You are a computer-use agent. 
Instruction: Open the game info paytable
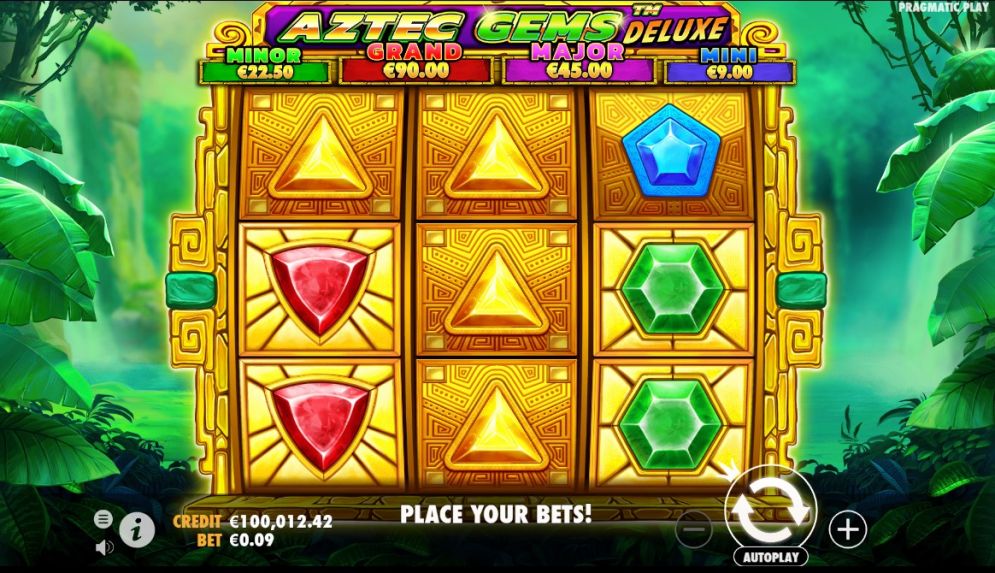[x=138, y=528]
